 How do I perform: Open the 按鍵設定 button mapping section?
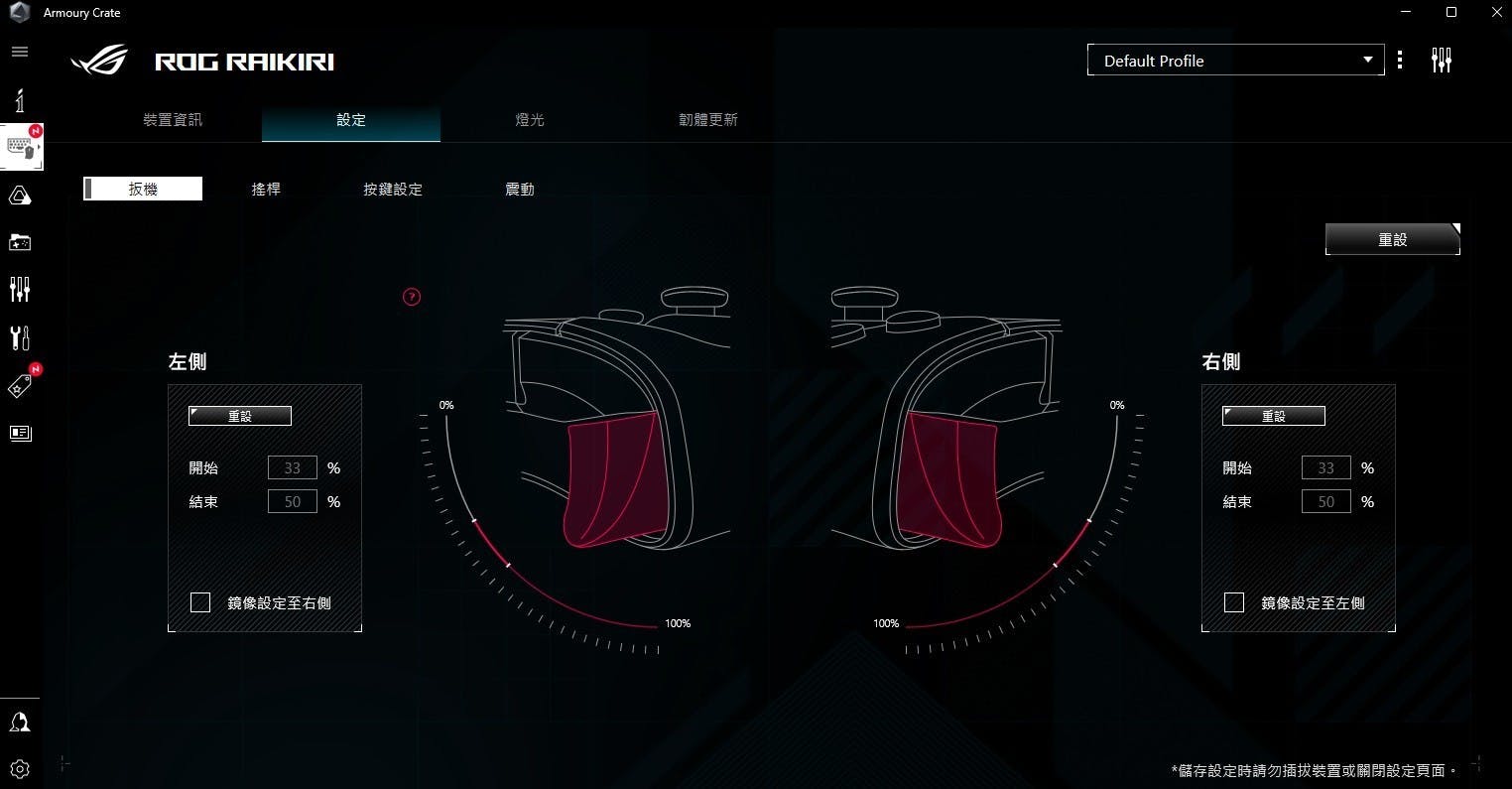point(393,189)
